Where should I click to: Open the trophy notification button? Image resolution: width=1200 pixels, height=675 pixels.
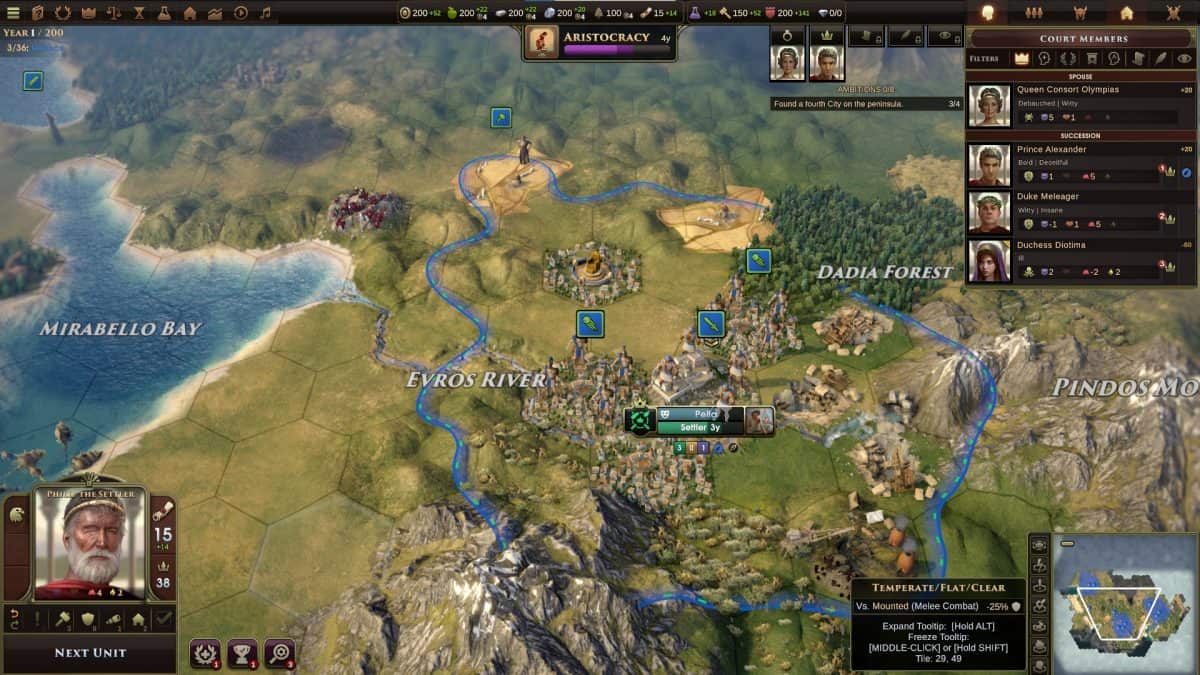(x=242, y=652)
